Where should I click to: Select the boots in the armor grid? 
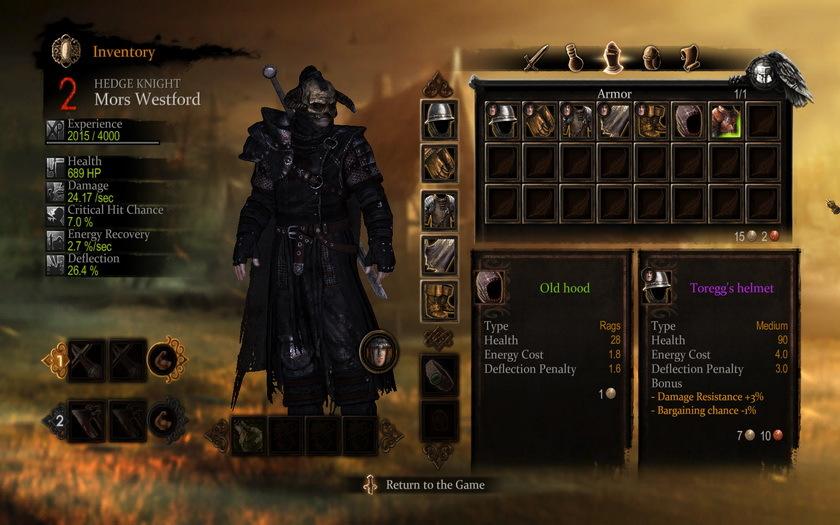tap(651, 121)
